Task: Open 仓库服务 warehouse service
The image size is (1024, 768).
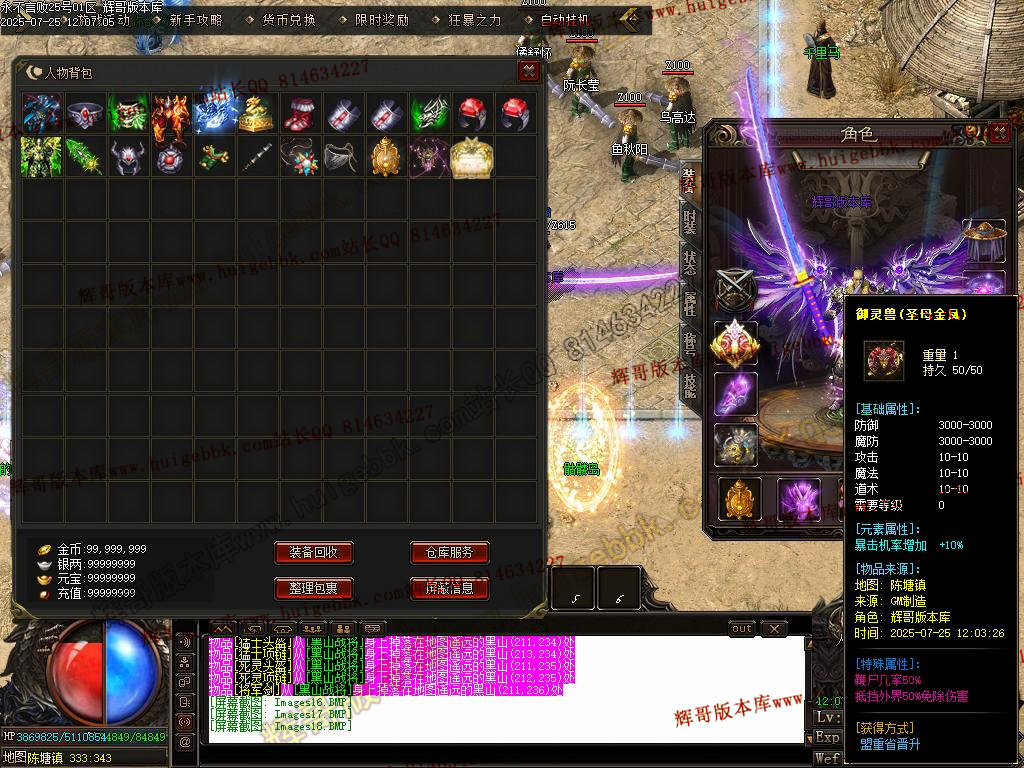Action: 449,553
